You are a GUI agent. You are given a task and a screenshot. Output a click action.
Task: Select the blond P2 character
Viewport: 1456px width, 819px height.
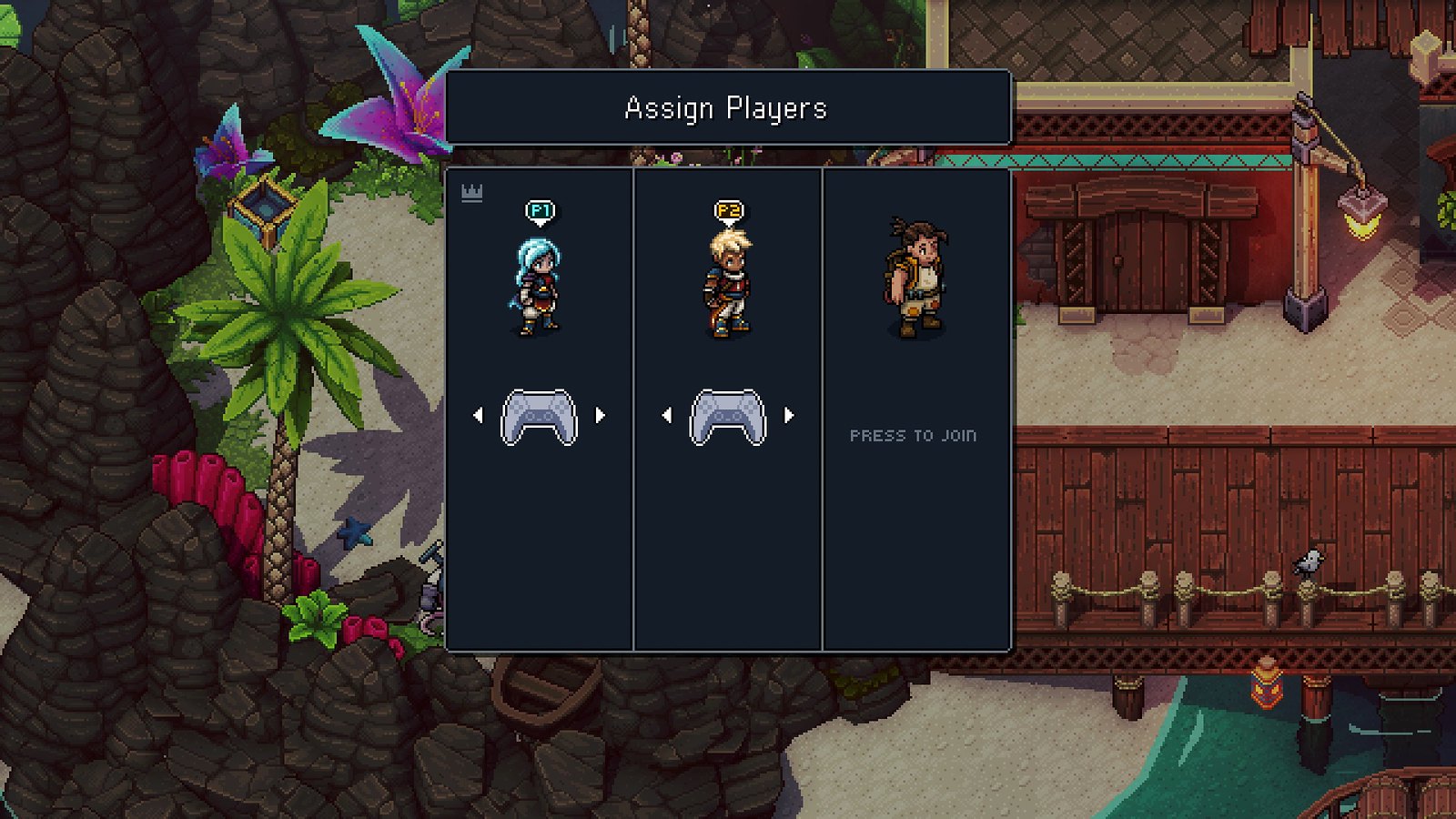(x=727, y=284)
